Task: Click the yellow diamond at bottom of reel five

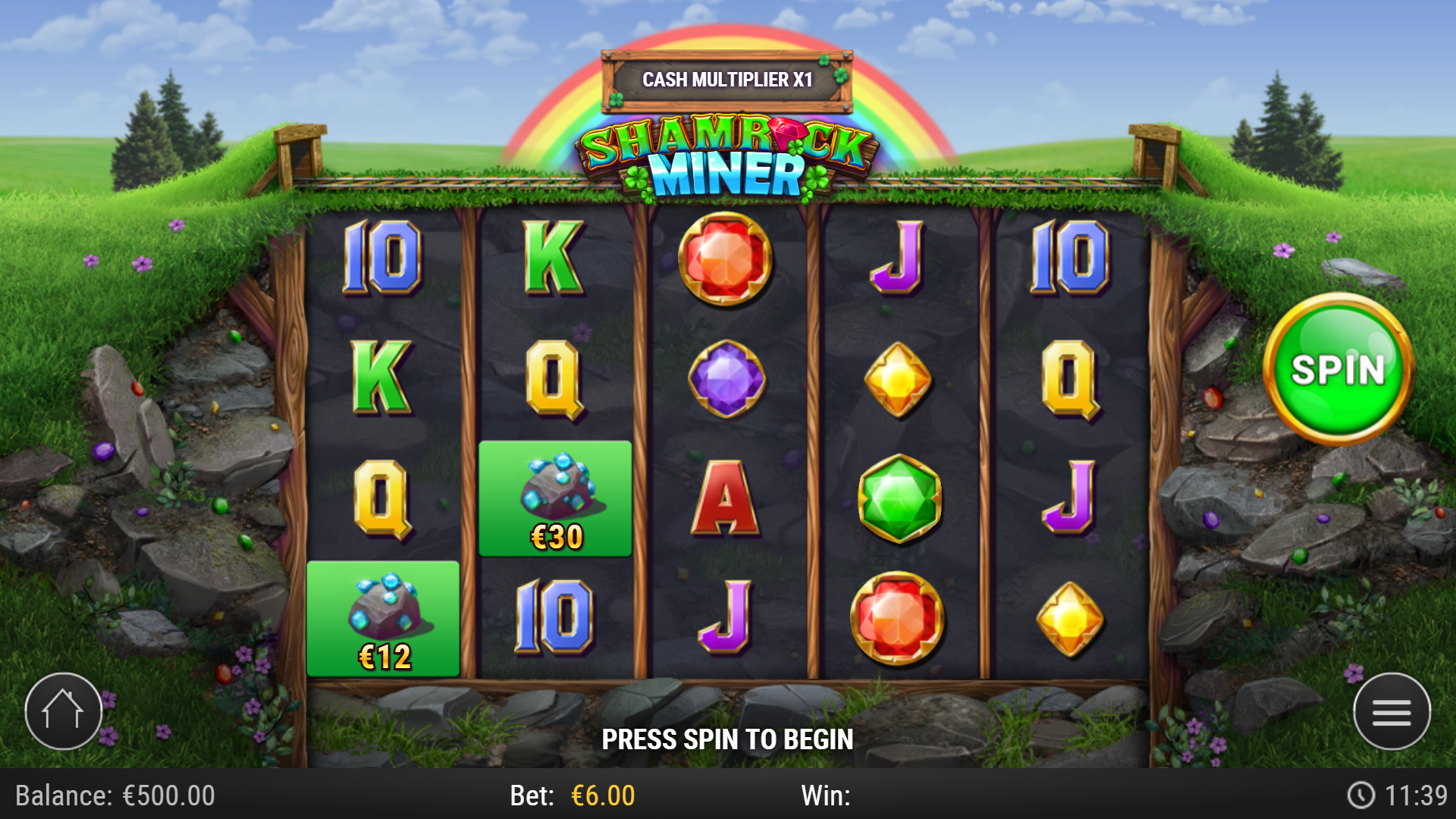Action: pyautogui.click(x=1069, y=617)
